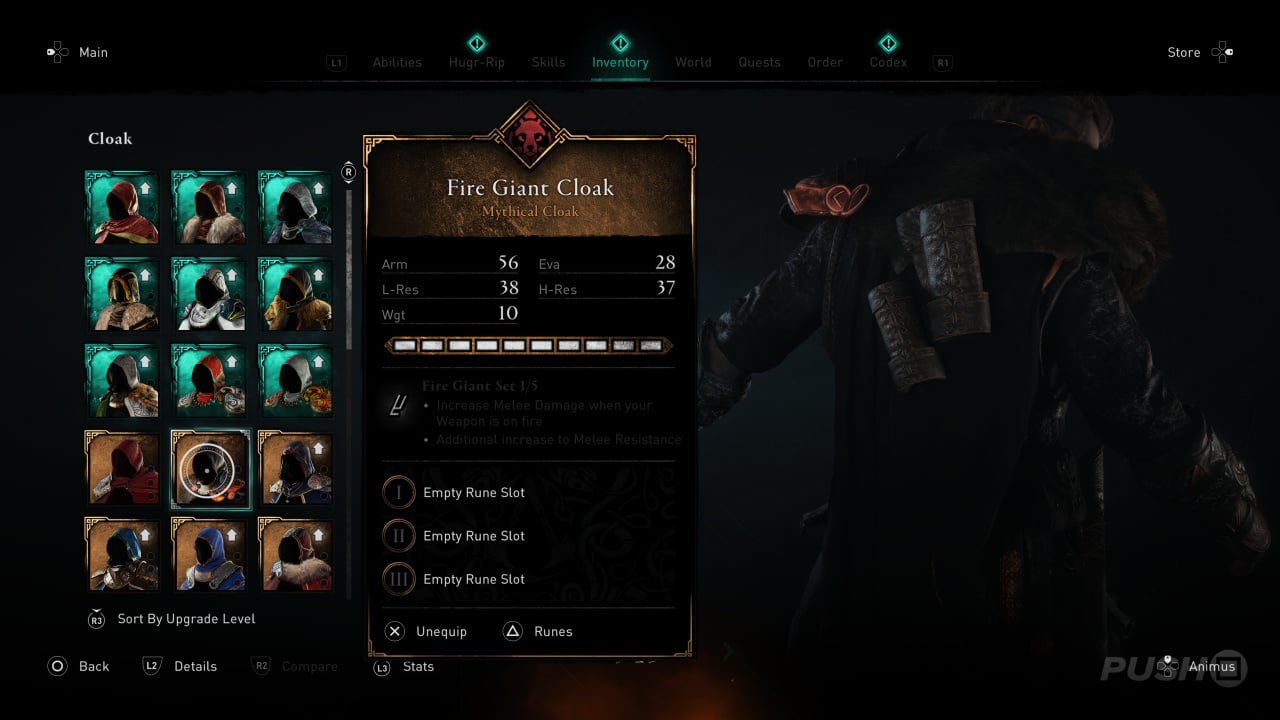Viewport: 1280px width, 720px height.
Task: Show the Quests tab
Action: click(x=759, y=62)
